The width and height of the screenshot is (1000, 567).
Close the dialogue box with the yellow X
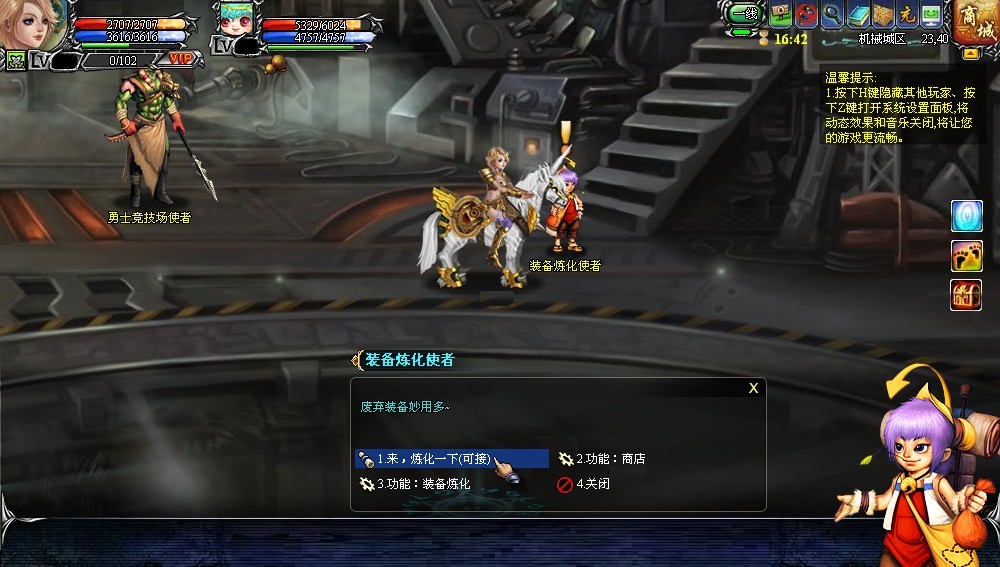click(753, 388)
